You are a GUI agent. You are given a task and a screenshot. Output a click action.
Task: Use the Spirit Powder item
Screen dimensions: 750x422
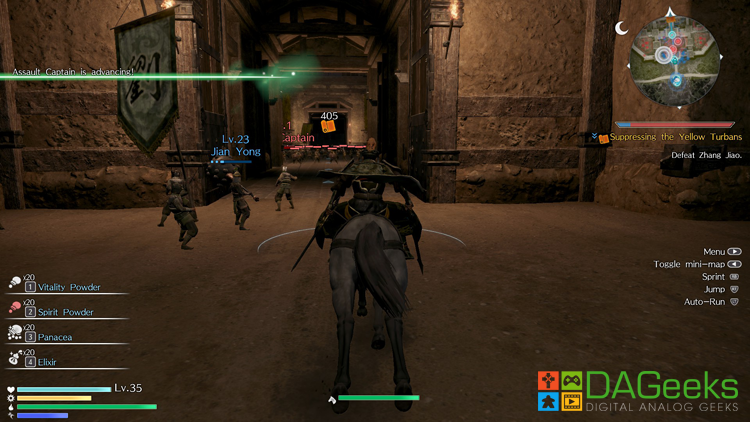[59, 312]
